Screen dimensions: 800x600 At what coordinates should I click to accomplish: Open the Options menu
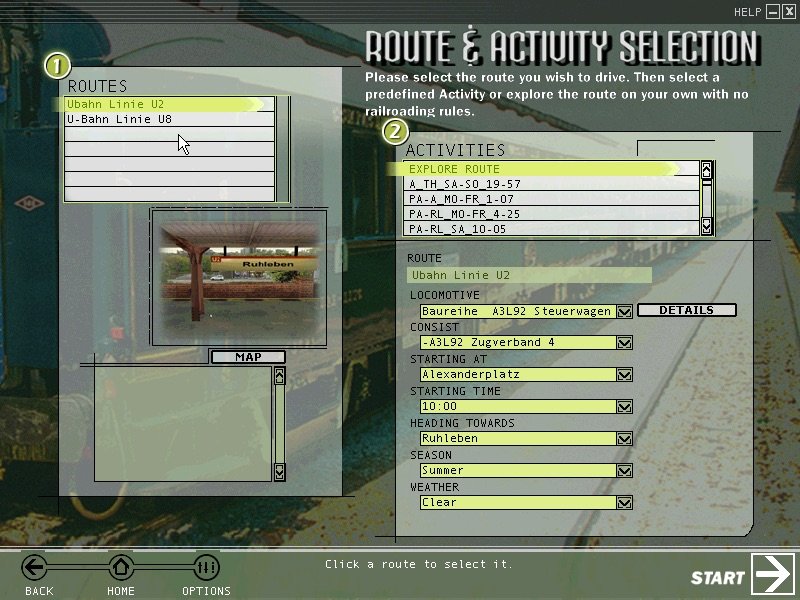pyautogui.click(x=206, y=570)
